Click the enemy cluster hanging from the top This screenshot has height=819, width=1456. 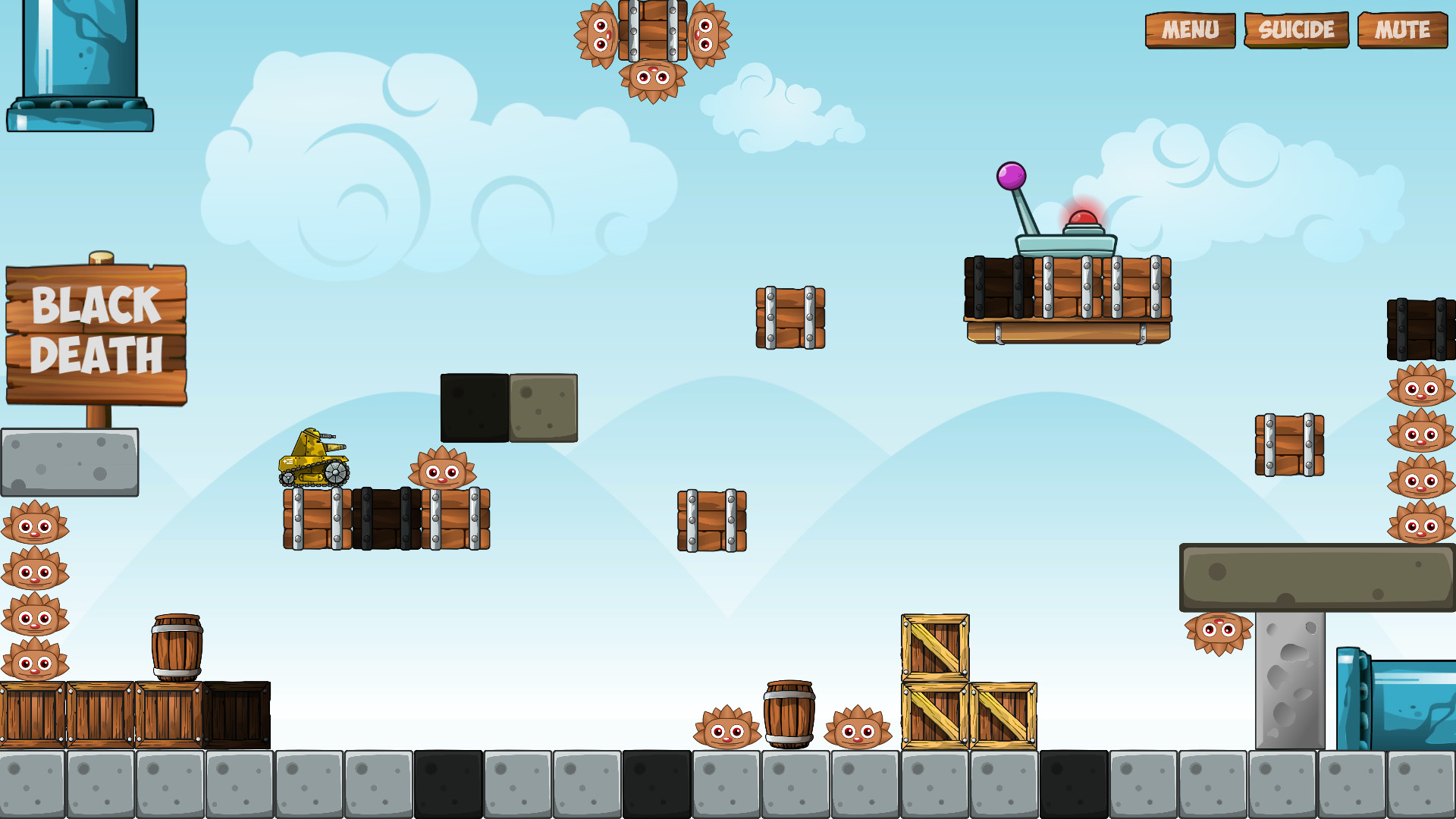651,45
